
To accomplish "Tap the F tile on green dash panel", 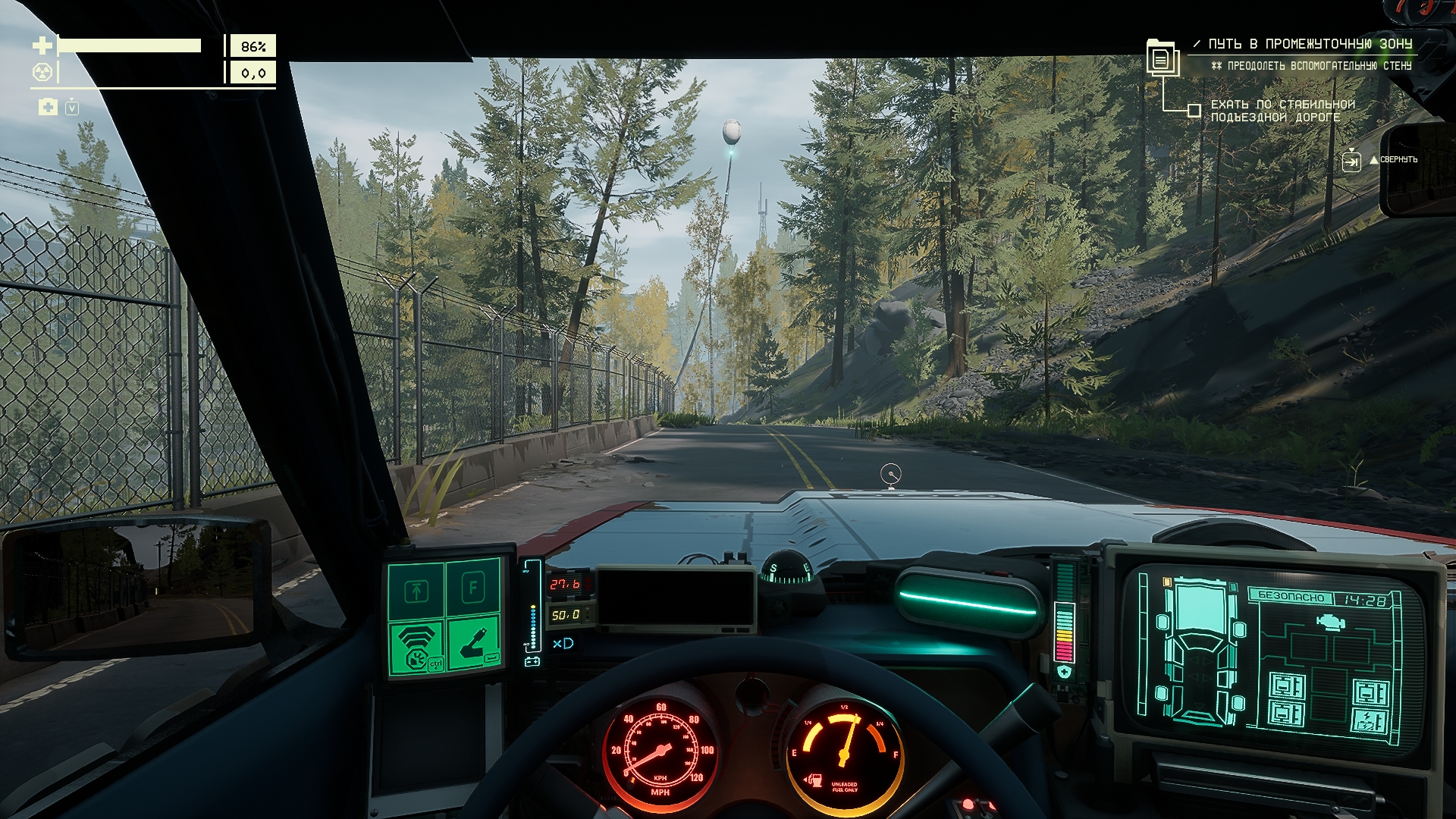I will click(x=473, y=588).
